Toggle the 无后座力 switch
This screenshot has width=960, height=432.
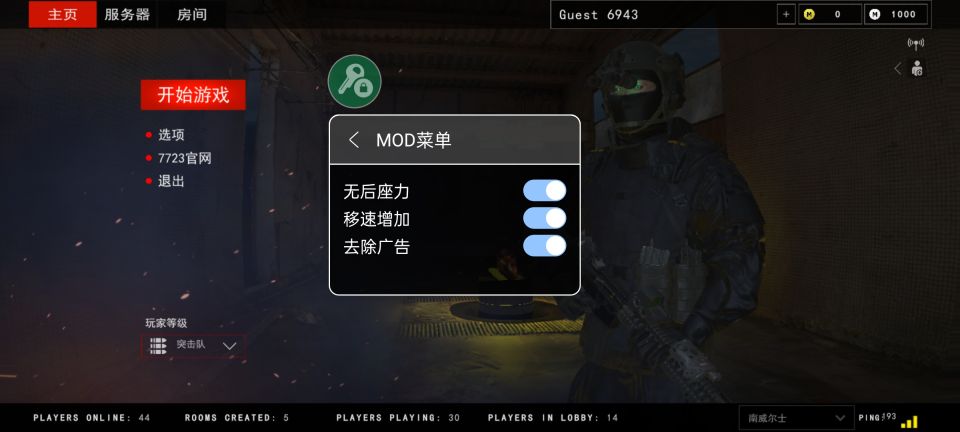(544, 191)
